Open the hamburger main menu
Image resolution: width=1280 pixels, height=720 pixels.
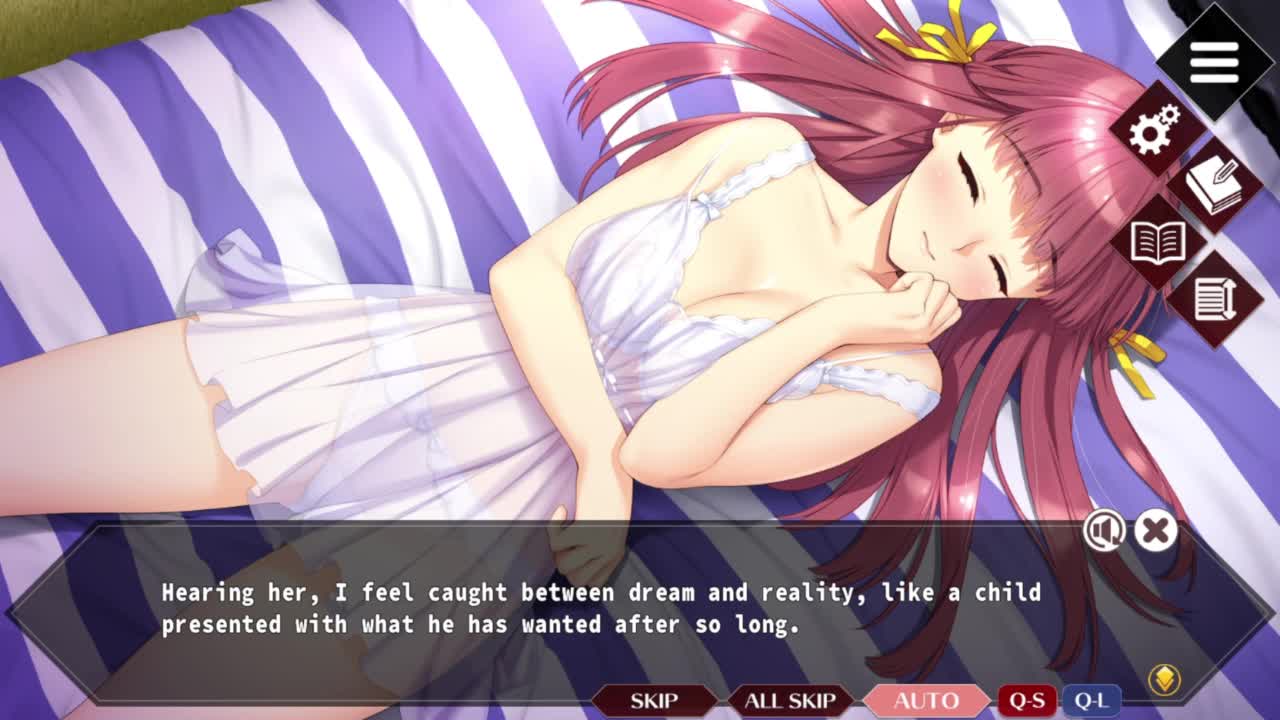point(1214,62)
